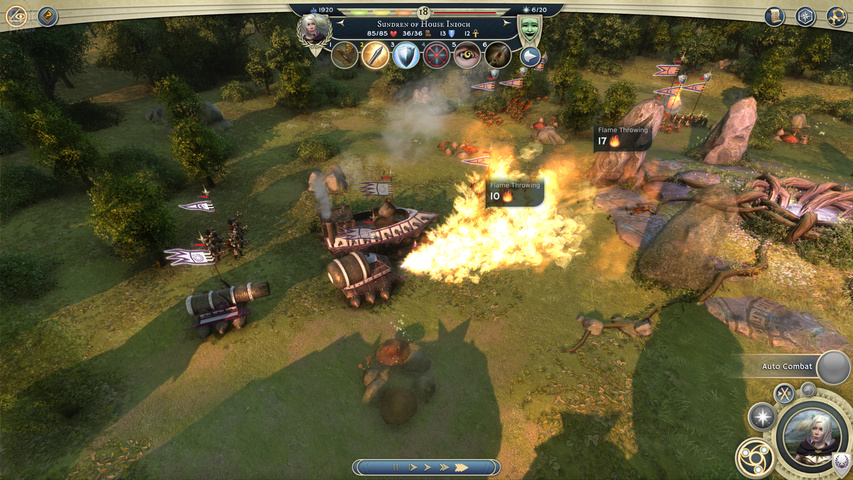Click the crossed arrows button near leader portrait

pyautogui.click(x=784, y=393)
